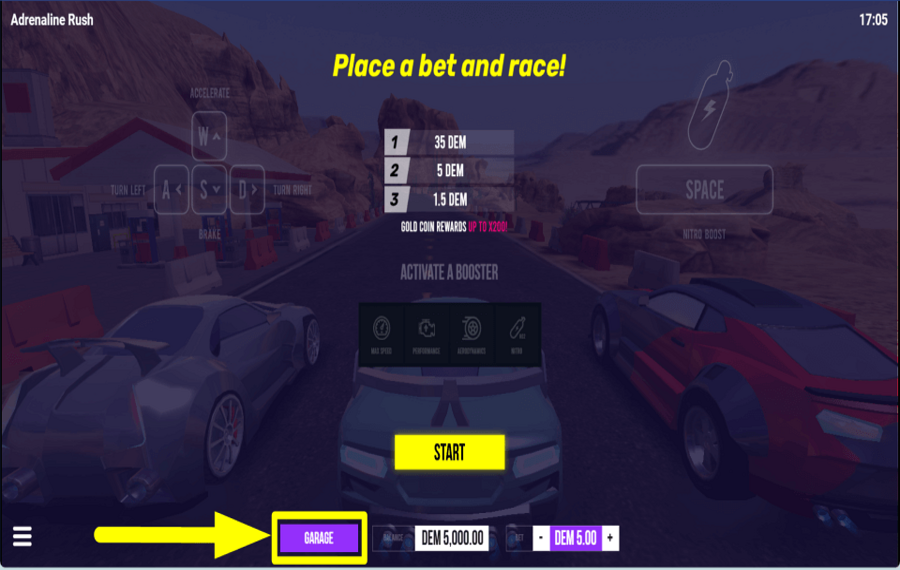Open the Garage
The image size is (900, 570).
pos(319,538)
